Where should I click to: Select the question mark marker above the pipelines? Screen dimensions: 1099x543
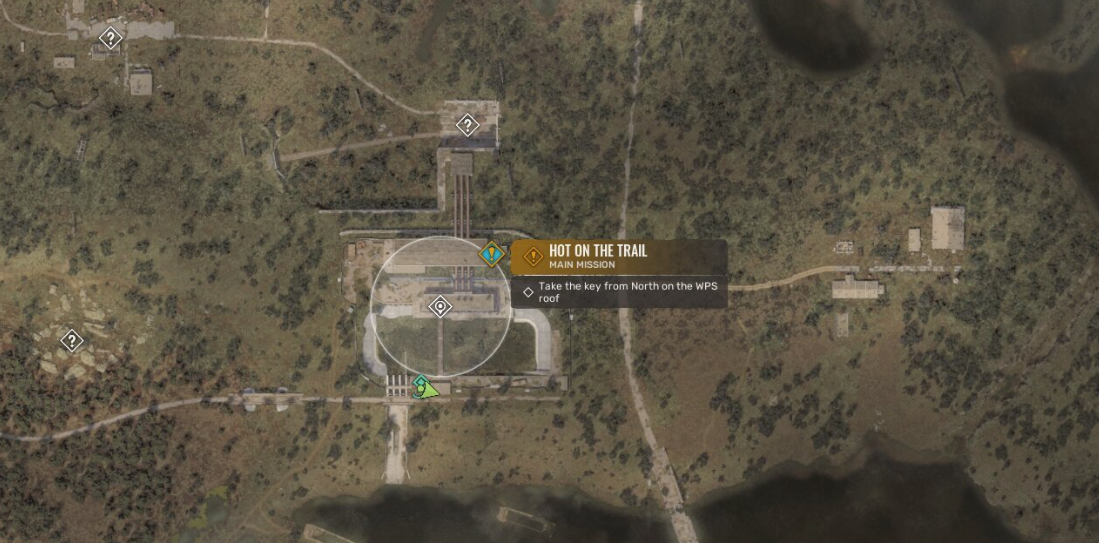466,125
